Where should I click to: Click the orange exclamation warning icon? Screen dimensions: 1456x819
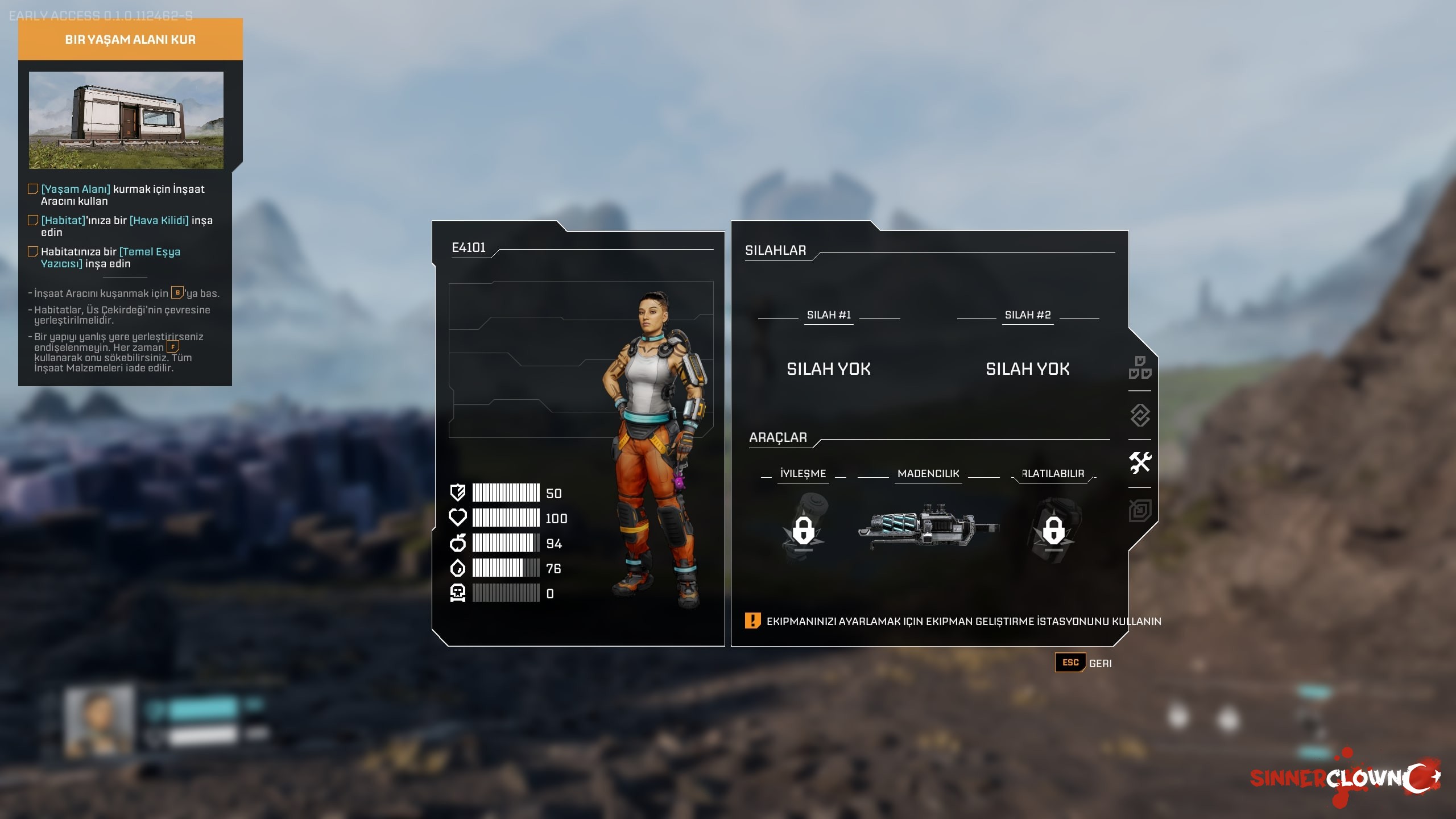752,621
